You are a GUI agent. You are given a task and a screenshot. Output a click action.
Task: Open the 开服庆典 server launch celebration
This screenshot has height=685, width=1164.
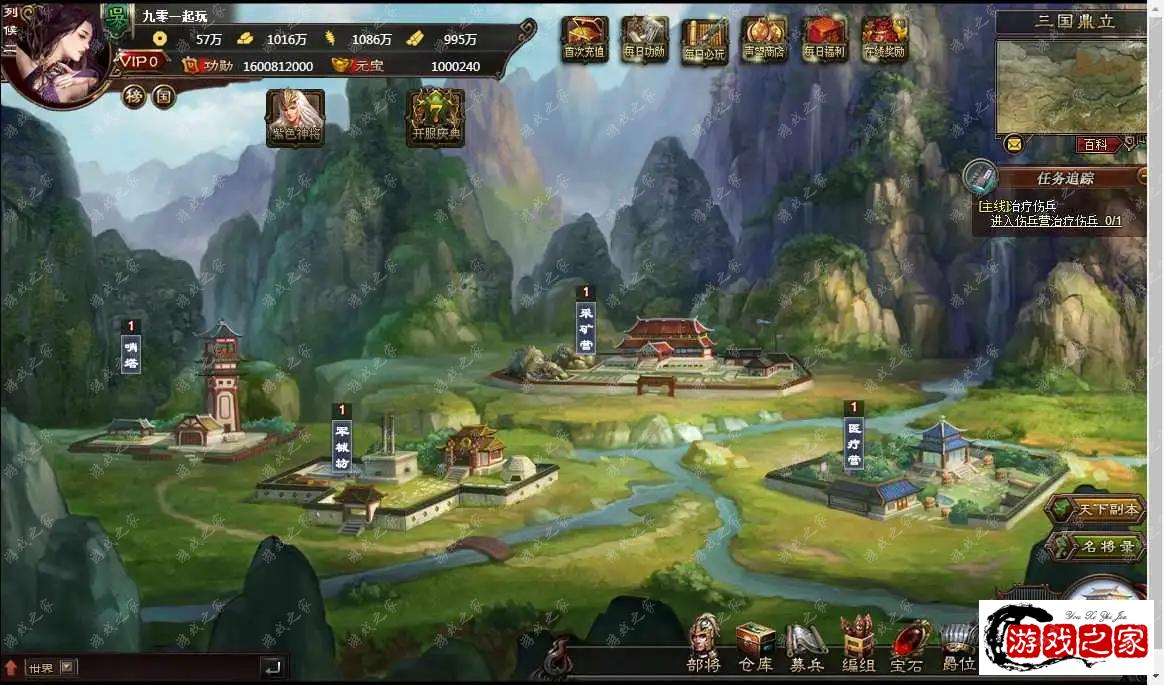[x=435, y=117]
